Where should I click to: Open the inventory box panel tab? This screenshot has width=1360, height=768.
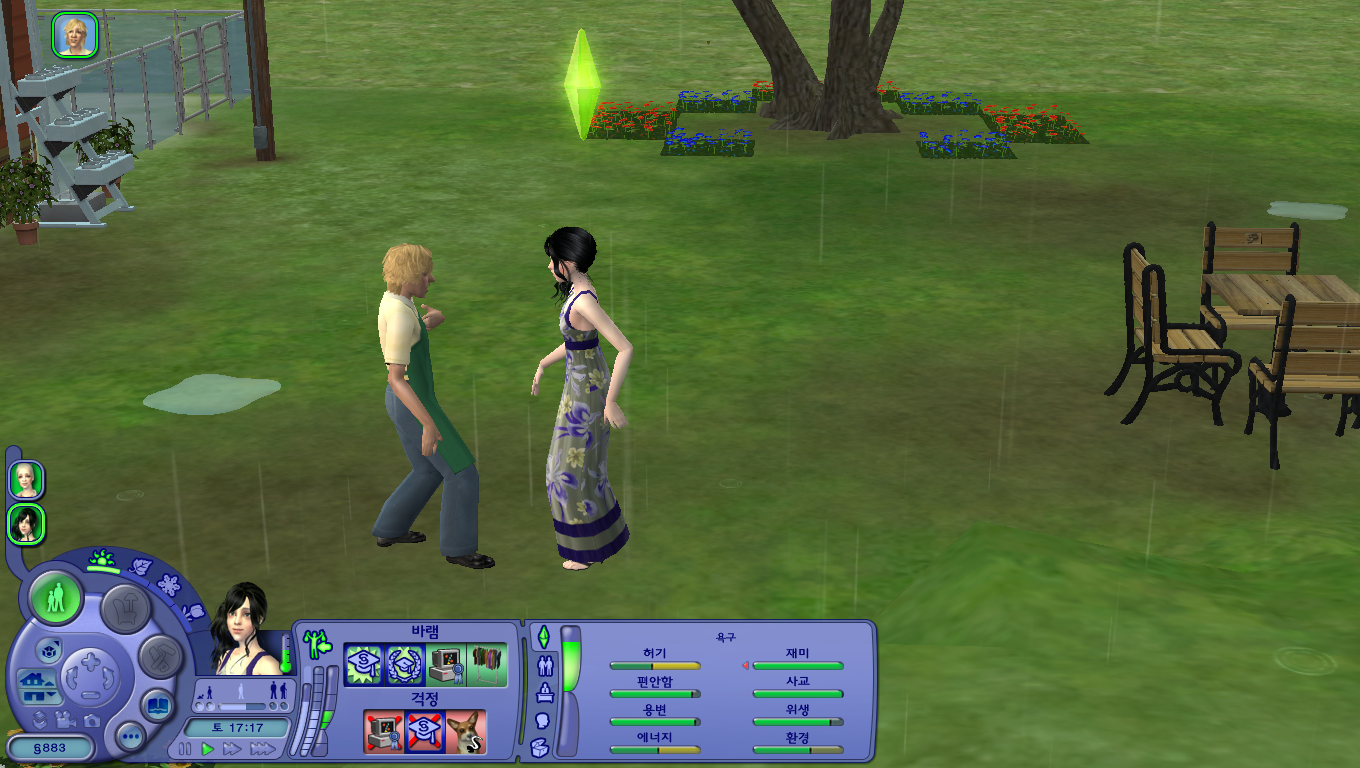point(540,746)
